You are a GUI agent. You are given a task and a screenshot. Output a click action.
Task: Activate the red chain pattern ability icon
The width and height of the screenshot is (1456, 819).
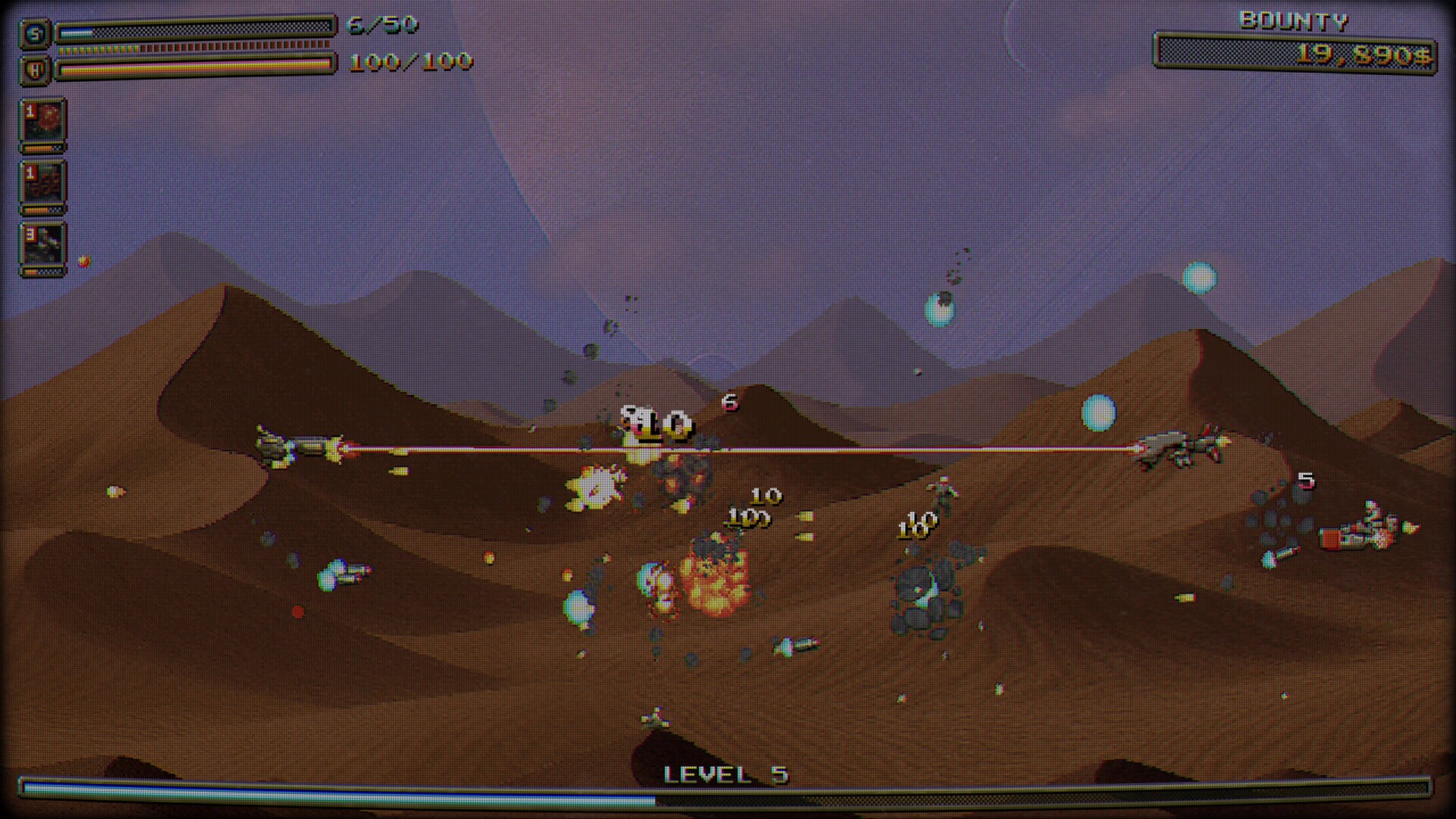(x=43, y=185)
